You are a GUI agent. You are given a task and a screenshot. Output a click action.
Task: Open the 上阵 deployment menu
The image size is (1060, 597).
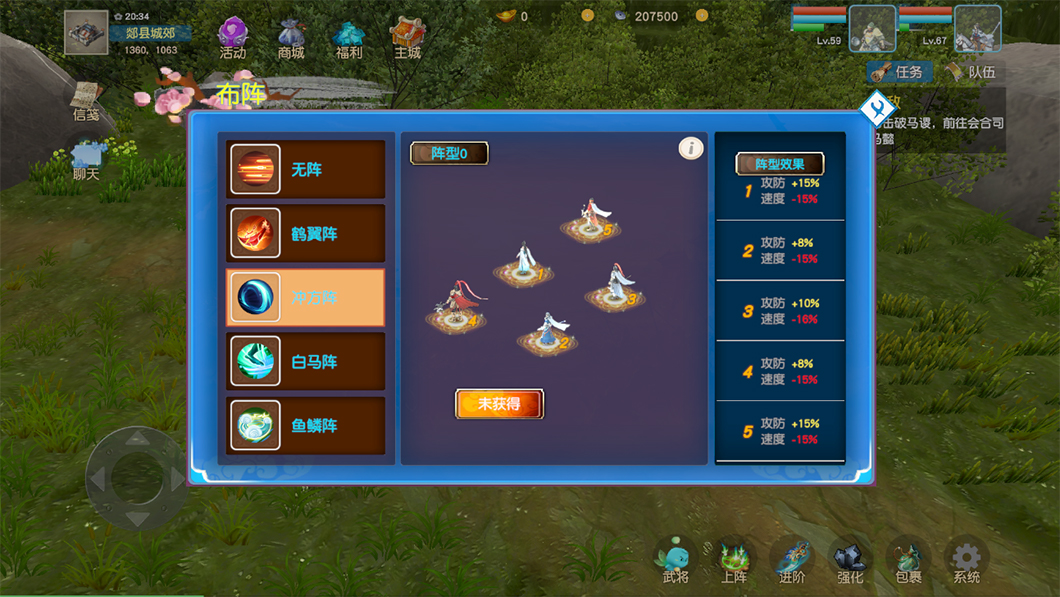point(734,561)
